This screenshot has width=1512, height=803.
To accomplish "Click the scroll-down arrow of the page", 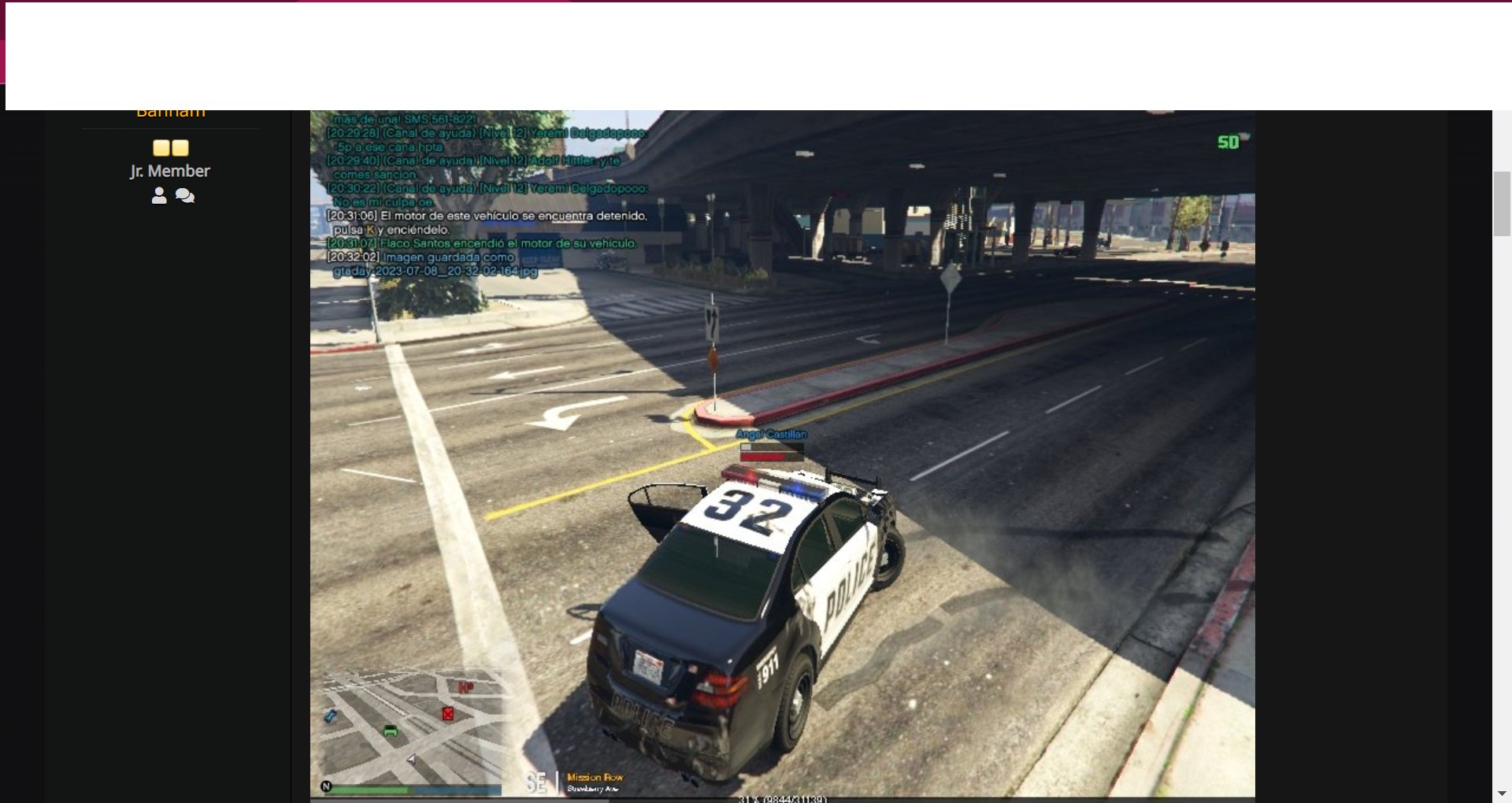I will pyautogui.click(x=1501, y=794).
